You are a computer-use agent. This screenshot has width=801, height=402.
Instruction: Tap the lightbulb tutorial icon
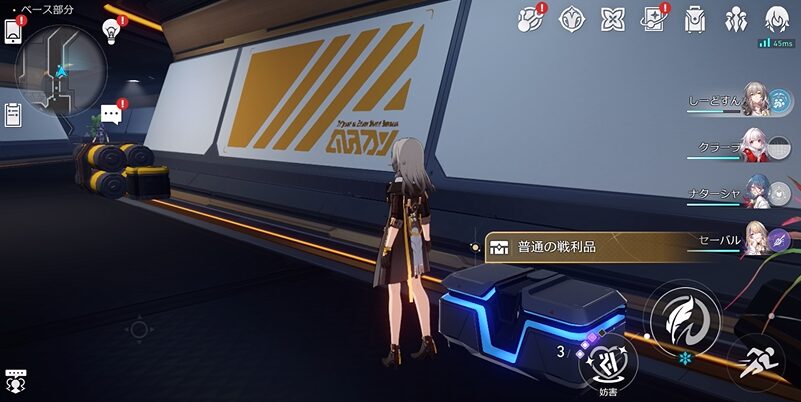tap(112, 31)
